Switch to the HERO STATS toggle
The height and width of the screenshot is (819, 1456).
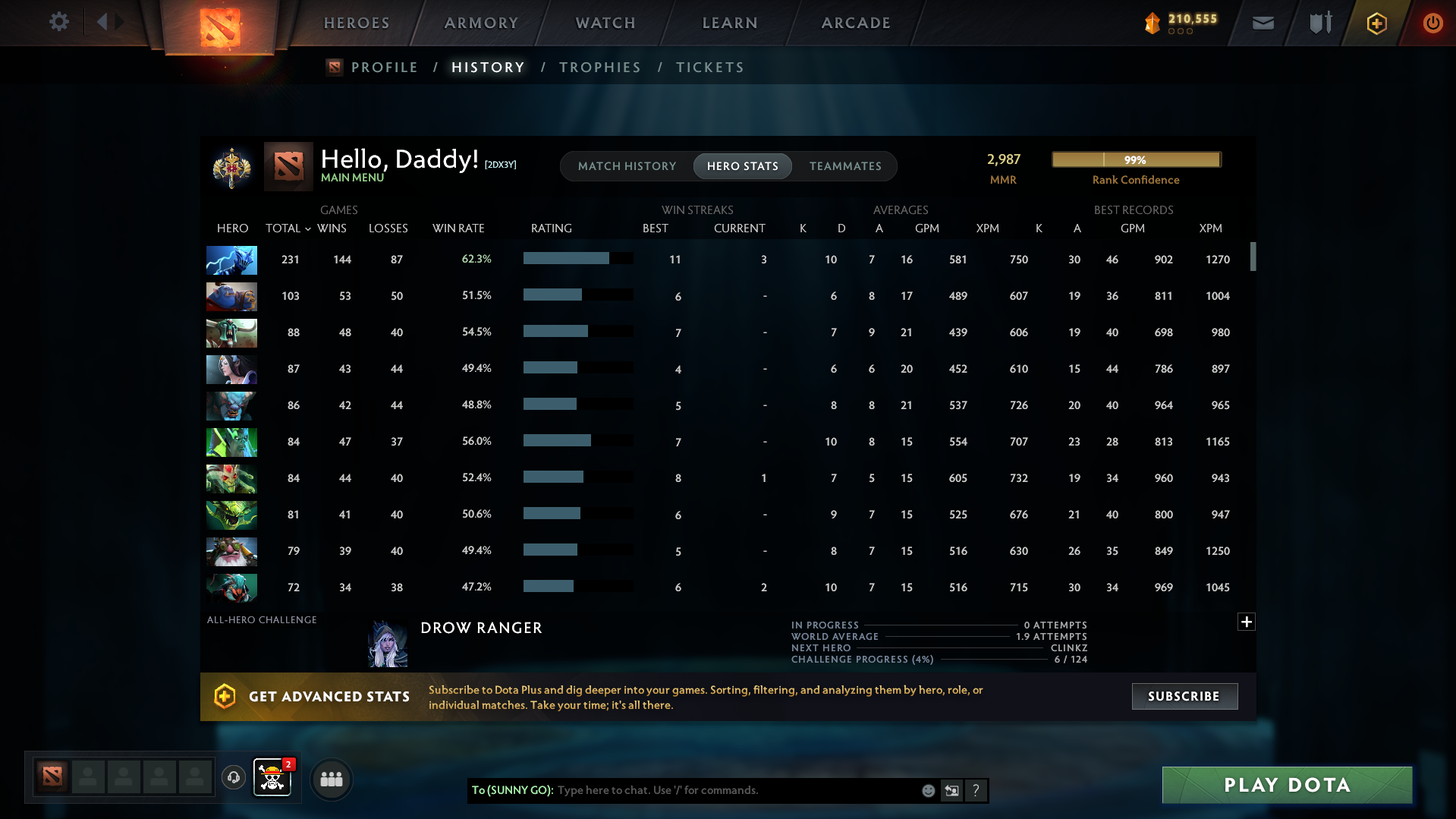(742, 165)
